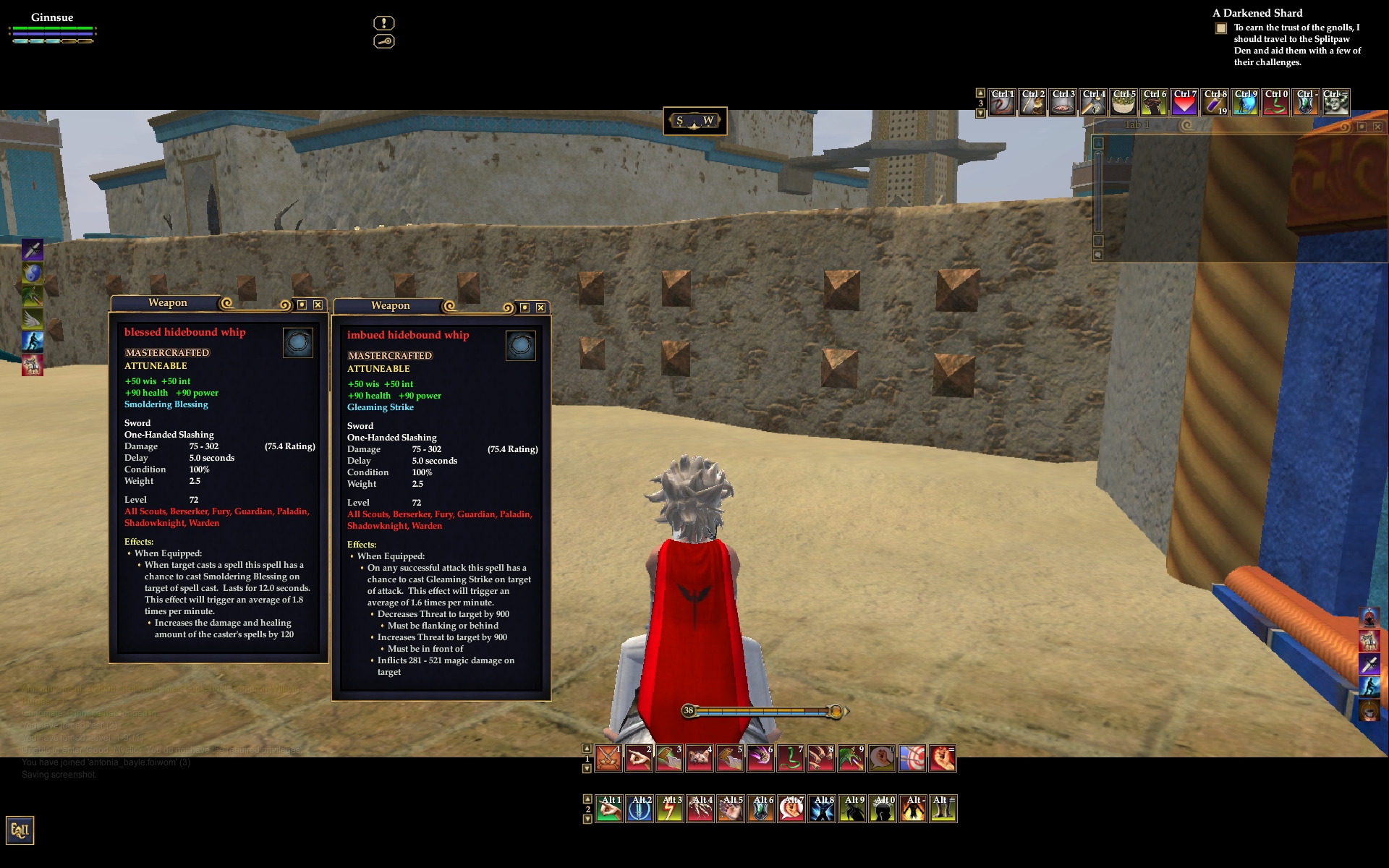Activate the rat face ability
Viewport: 1389px width, 868px height.
[x=700, y=758]
